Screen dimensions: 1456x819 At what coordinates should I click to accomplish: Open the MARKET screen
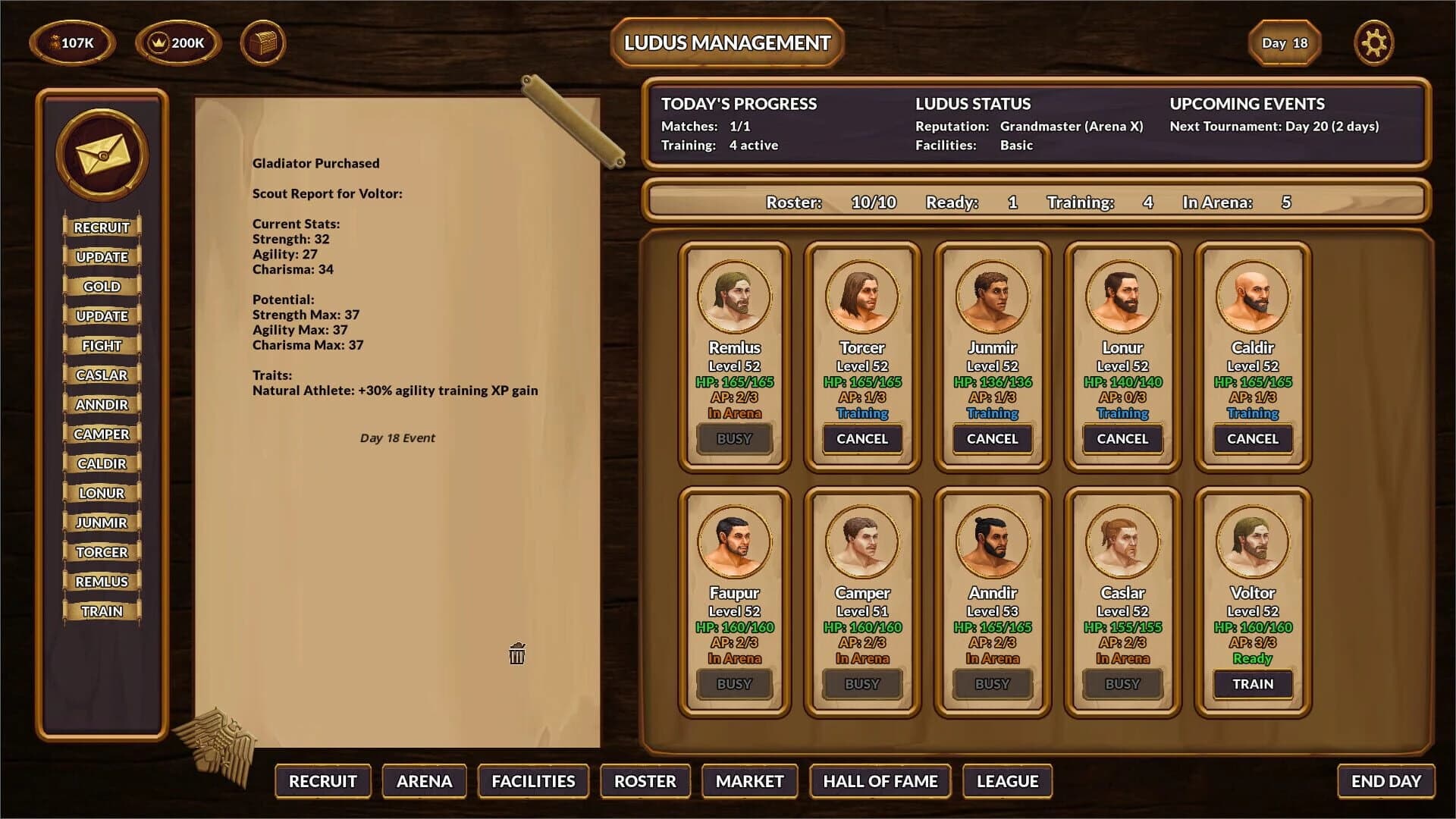click(748, 781)
